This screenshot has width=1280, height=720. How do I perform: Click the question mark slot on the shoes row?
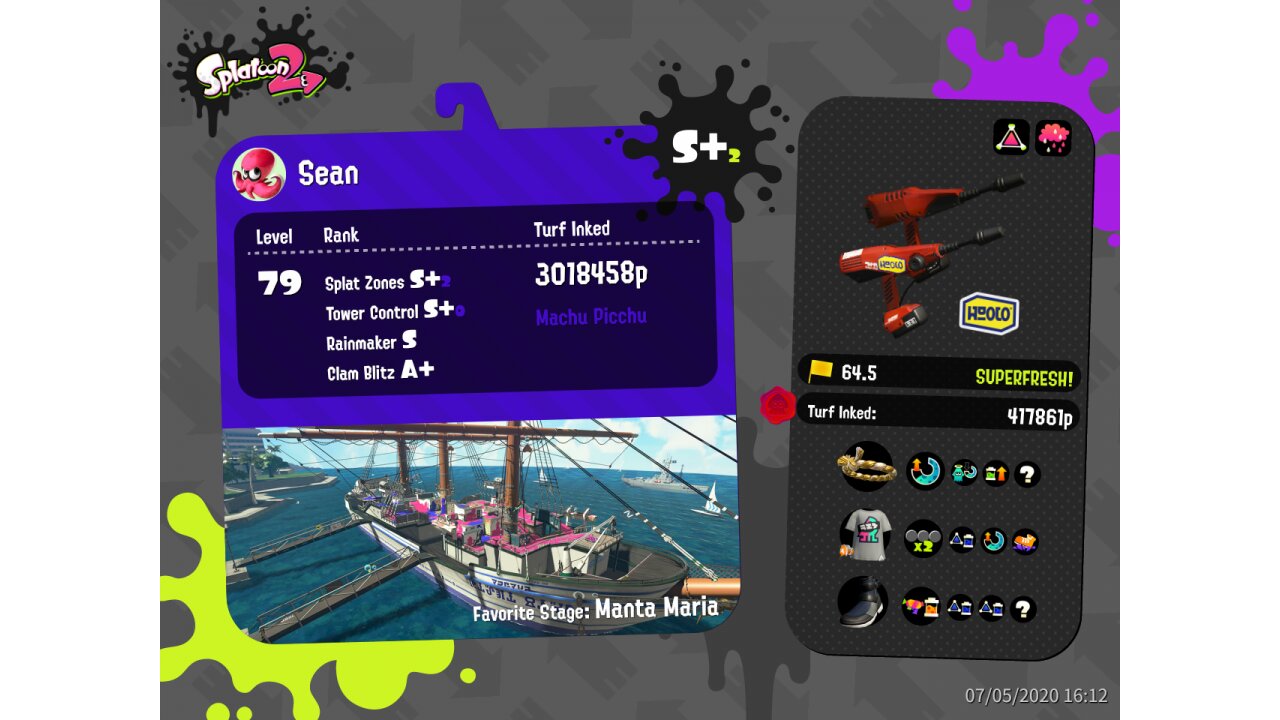pos(1023,609)
